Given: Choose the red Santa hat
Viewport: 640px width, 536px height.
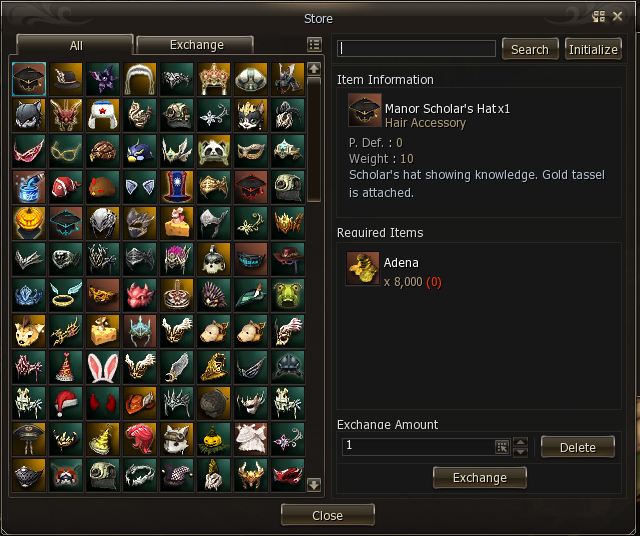Looking at the screenshot, I should click(x=66, y=403).
